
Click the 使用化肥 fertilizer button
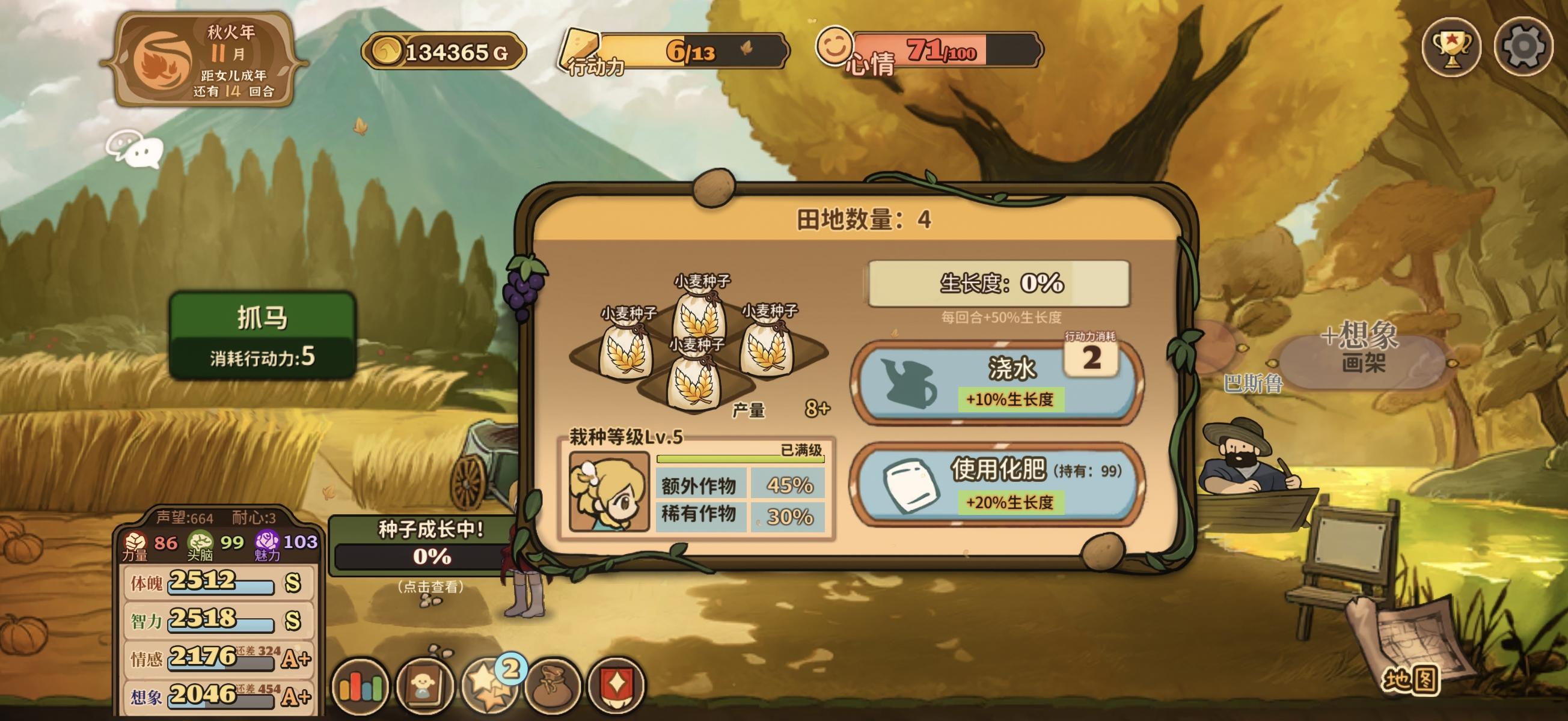pos(1011,484)
